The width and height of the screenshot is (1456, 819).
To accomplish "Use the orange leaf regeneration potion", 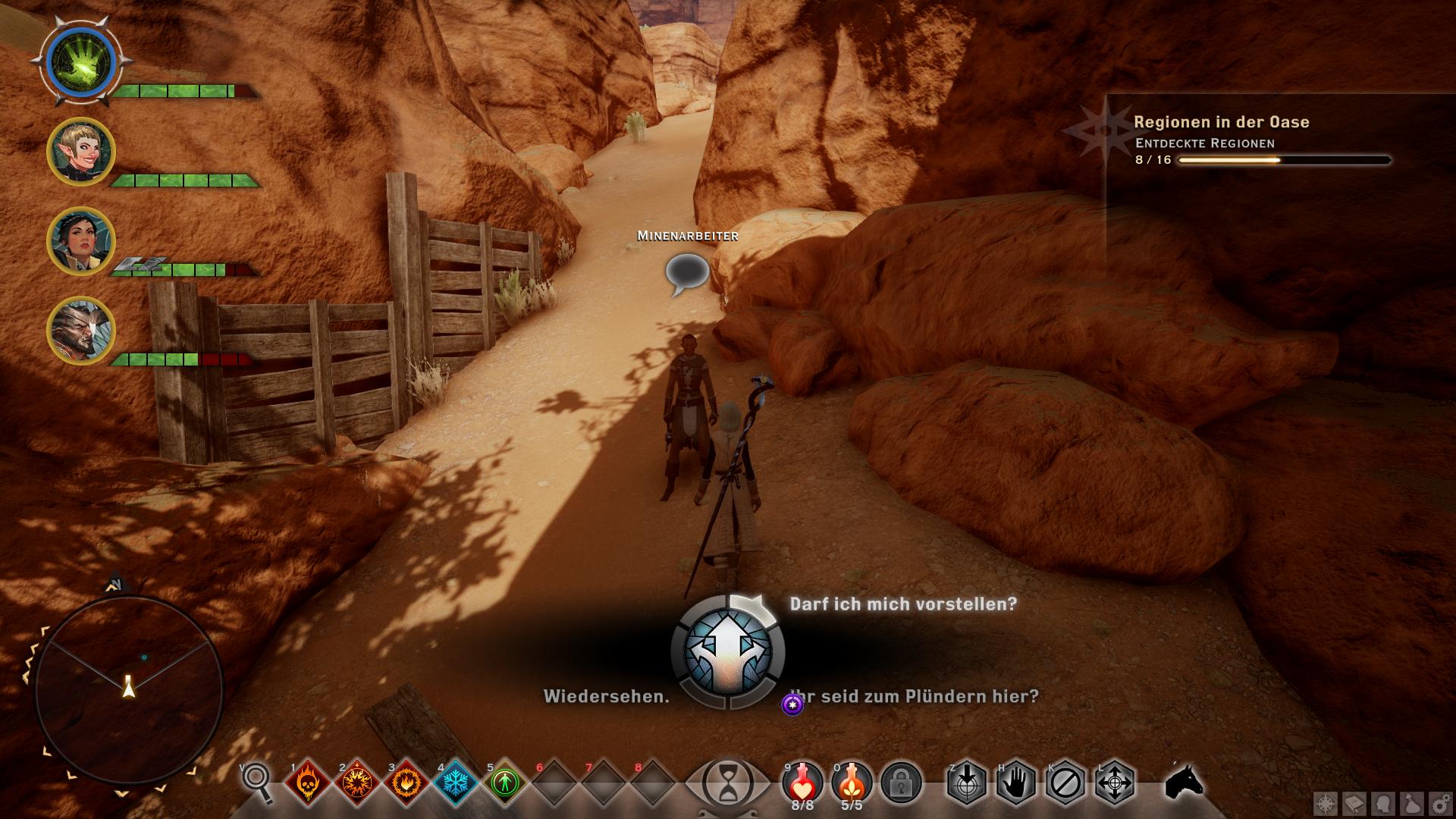I will coord(852,781).
